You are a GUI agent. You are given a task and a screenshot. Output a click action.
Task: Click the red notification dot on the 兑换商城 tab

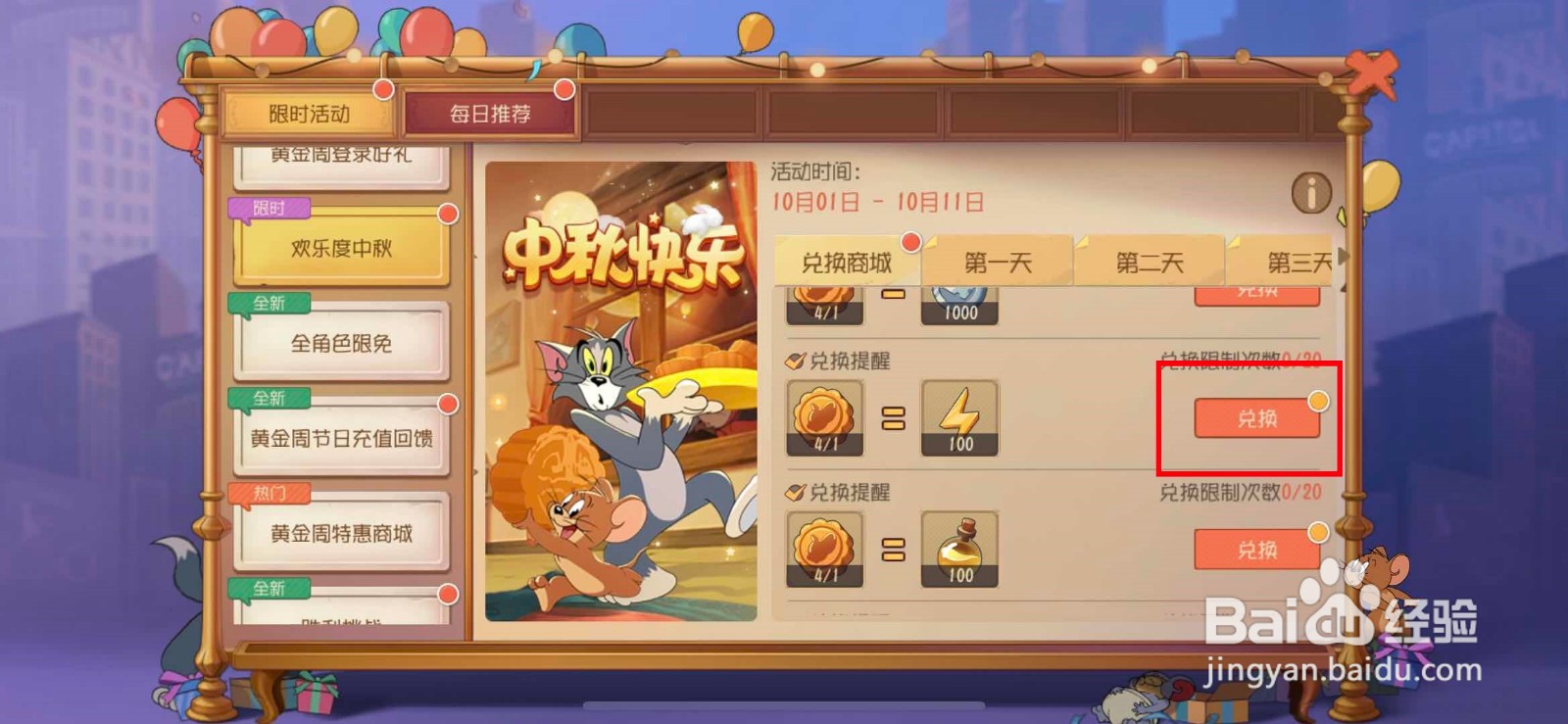(909, 240)
